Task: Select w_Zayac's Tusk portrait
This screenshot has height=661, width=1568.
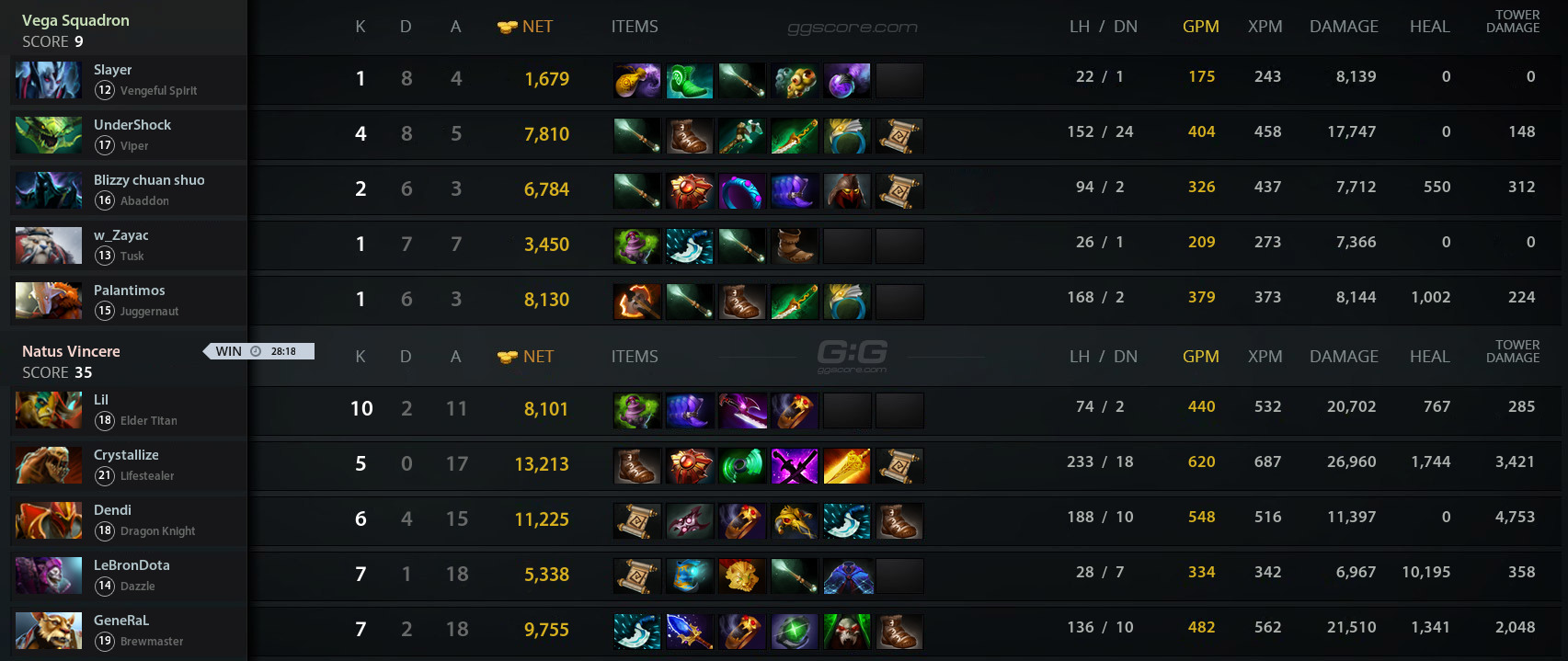Action: 49,245
